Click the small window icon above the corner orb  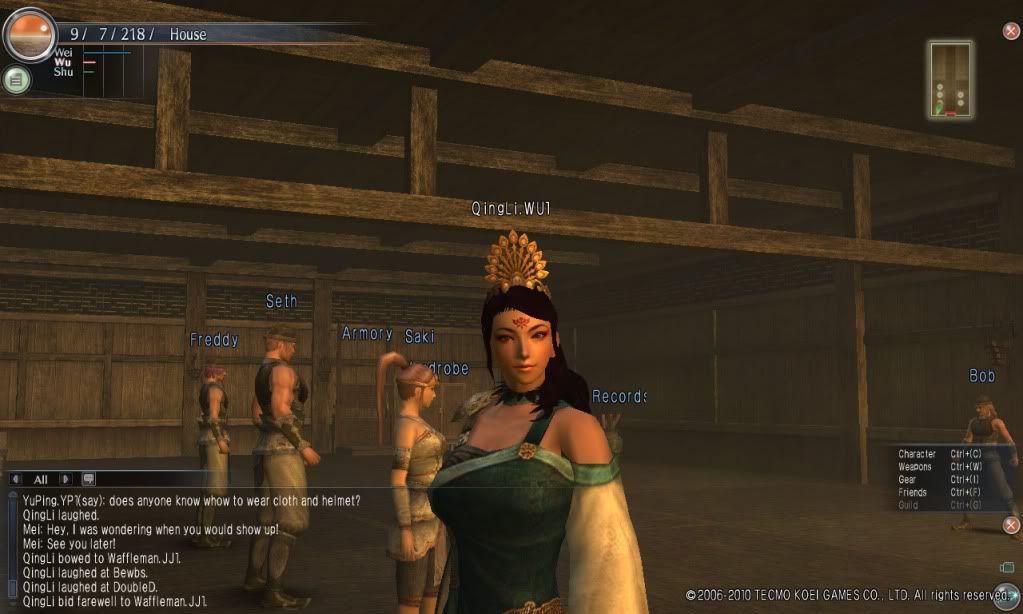click(1007, 567)
